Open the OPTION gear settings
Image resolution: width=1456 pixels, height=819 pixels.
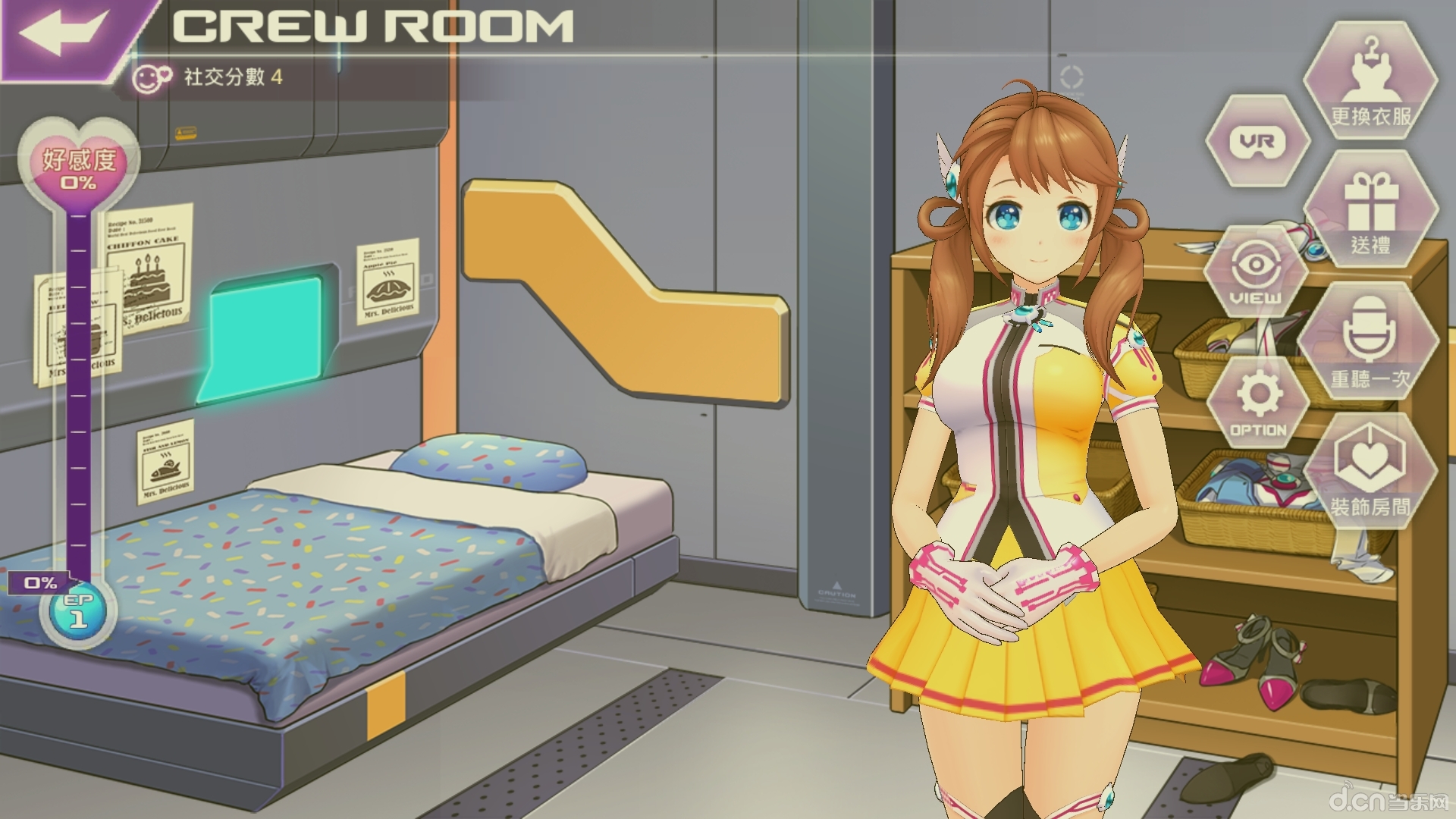(1257, 403)
